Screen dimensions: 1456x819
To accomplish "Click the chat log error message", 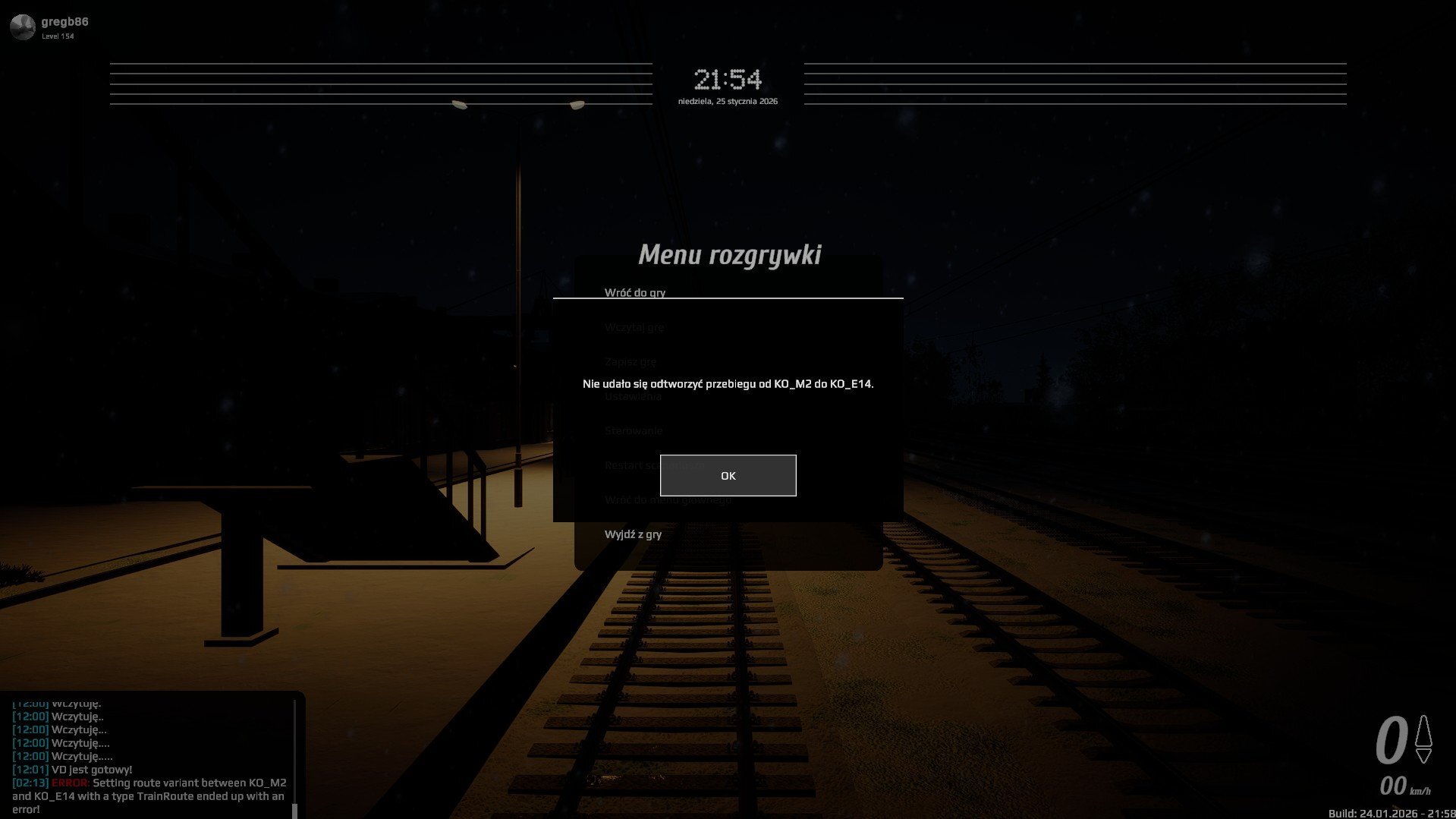I will [x=149, y=795].
